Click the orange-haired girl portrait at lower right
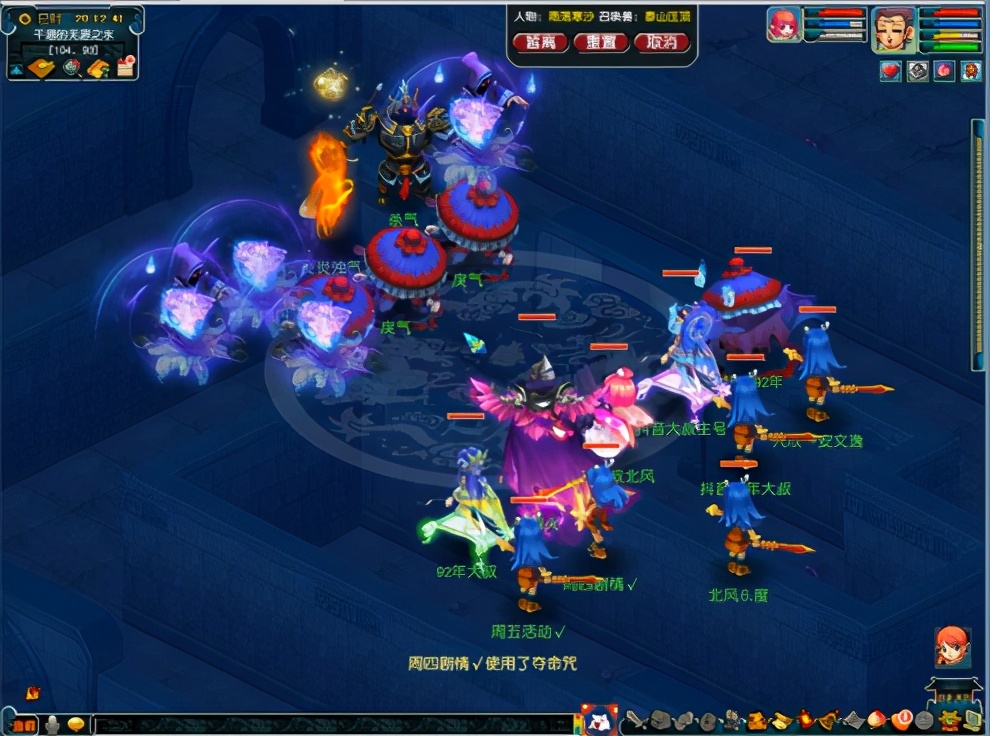The width and height of the screenshot is (990, 736). click(952, 647)
